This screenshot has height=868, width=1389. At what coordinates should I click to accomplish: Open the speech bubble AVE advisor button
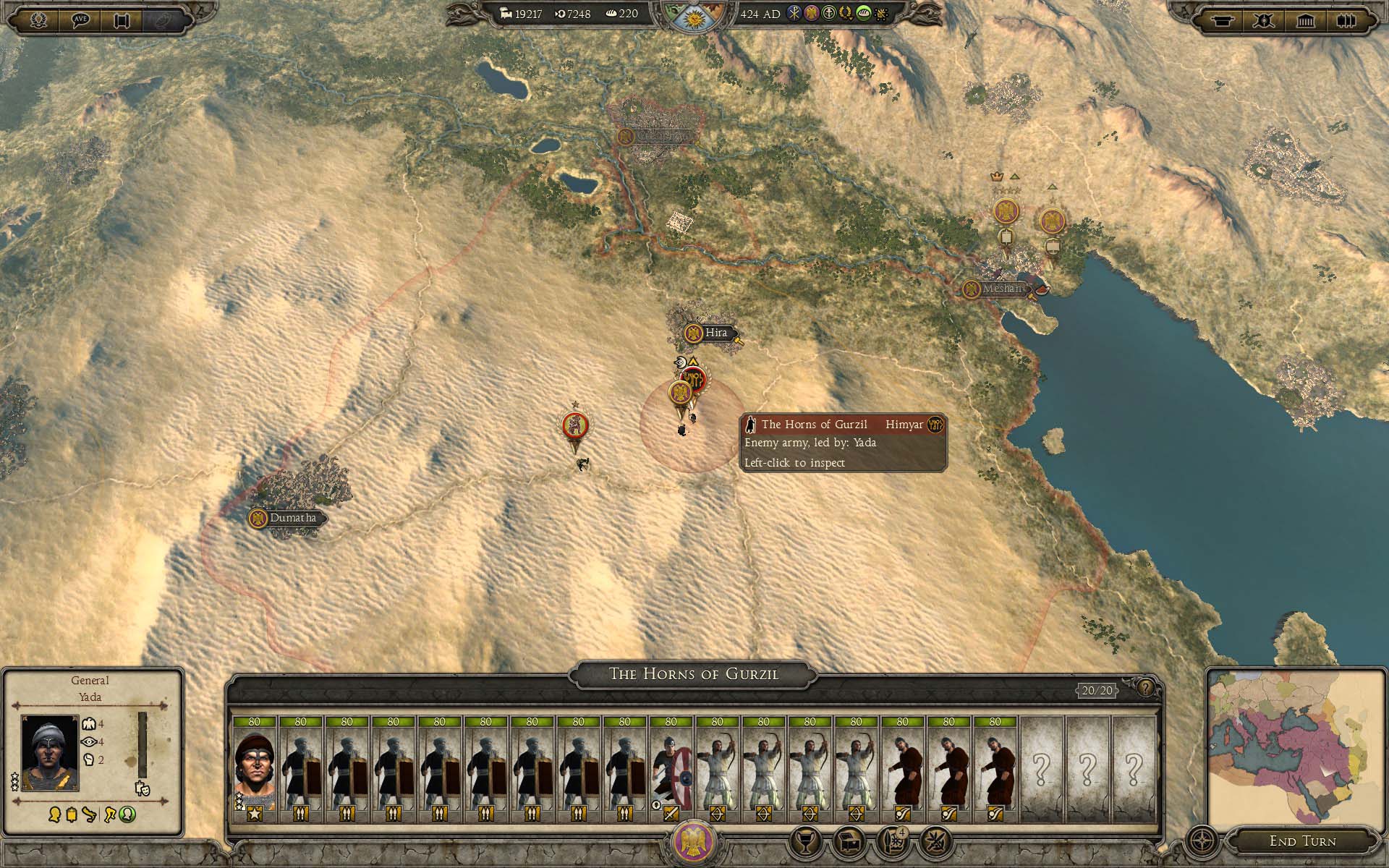click(x=80, y=20)
